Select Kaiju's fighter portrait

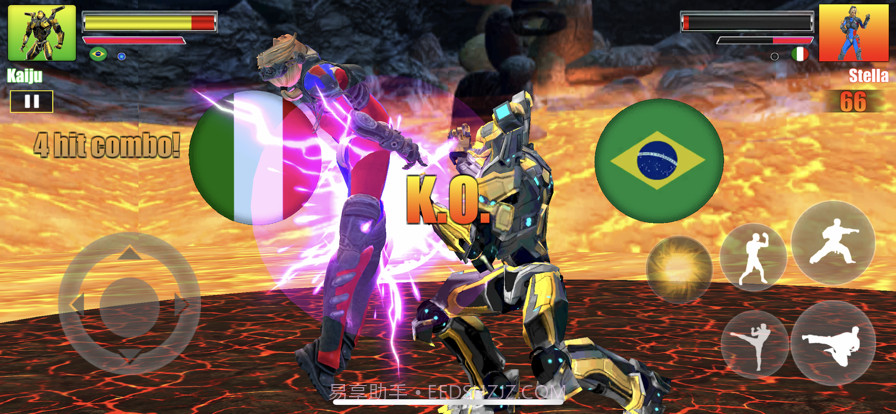42,33
